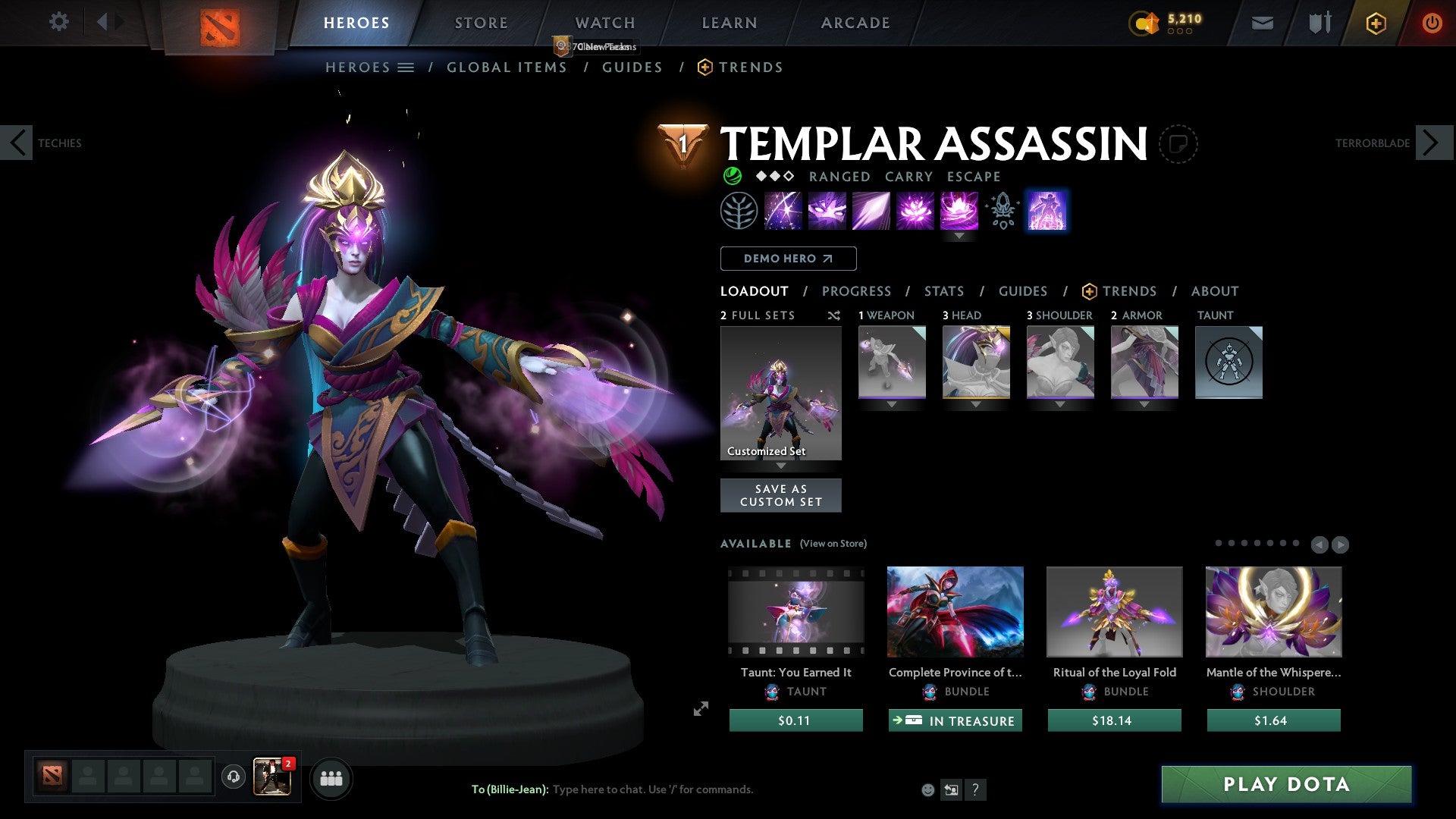Image resolution: width=1456 pixels, height=819 pixels.
Task: Click the settings gear icon
Action: point(59,22)
